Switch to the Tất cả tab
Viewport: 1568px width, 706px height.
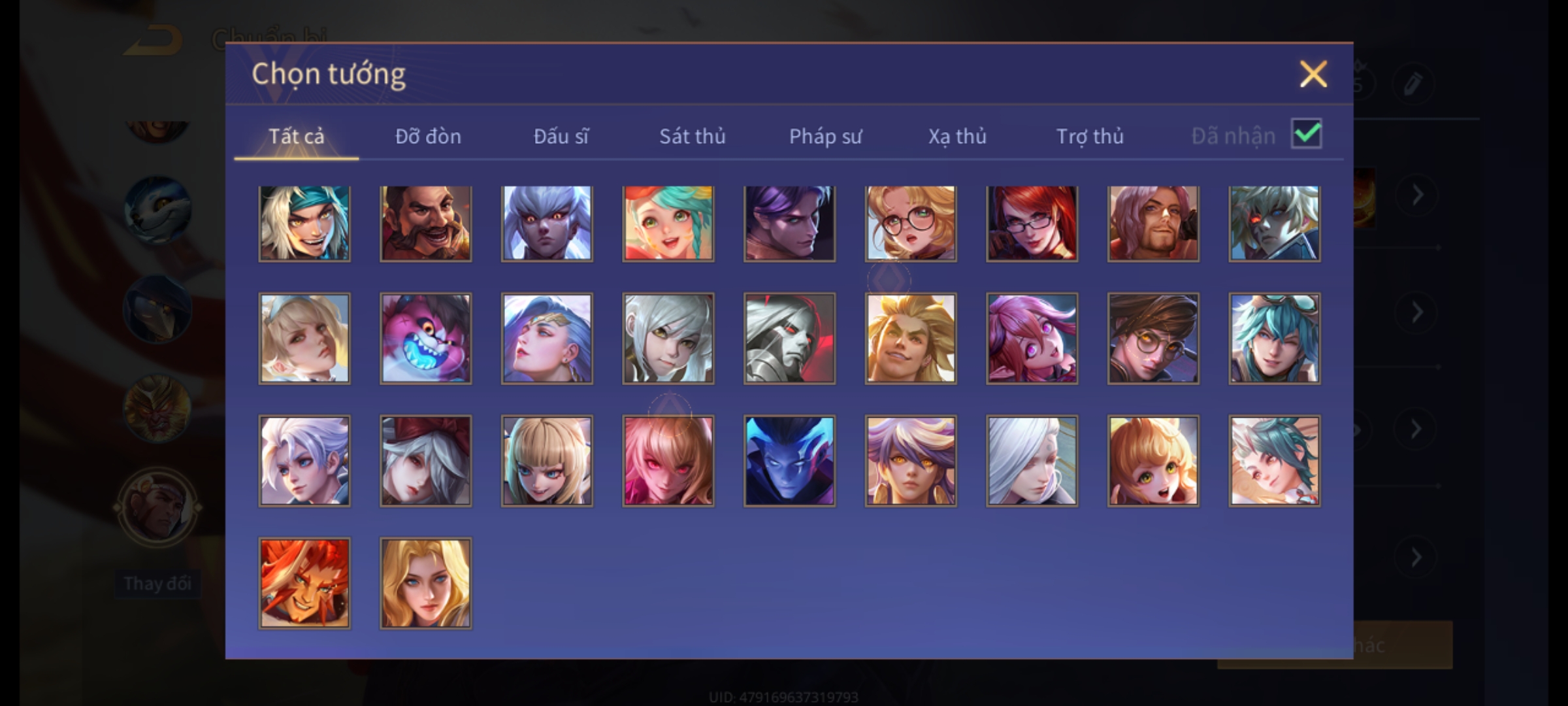coord(296,136)
